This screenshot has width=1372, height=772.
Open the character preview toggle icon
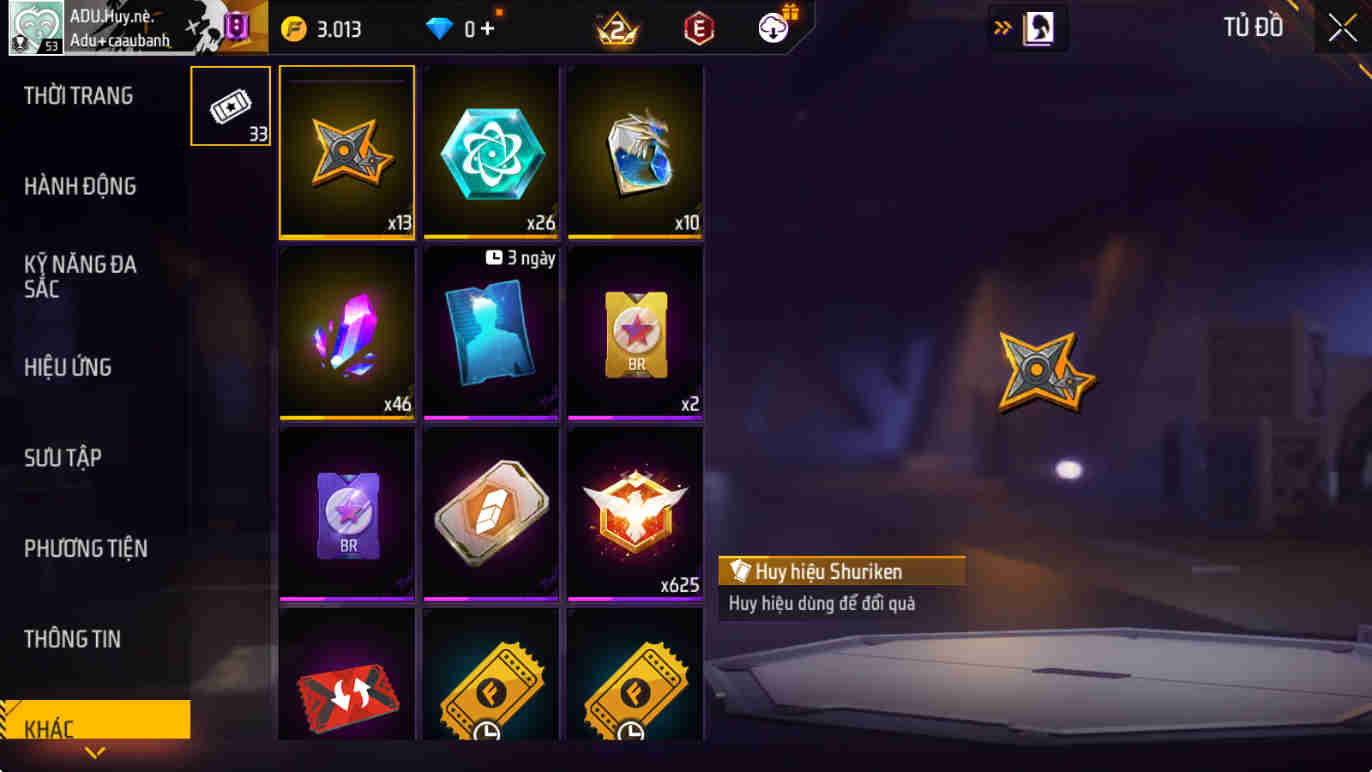pos(1040,28)
